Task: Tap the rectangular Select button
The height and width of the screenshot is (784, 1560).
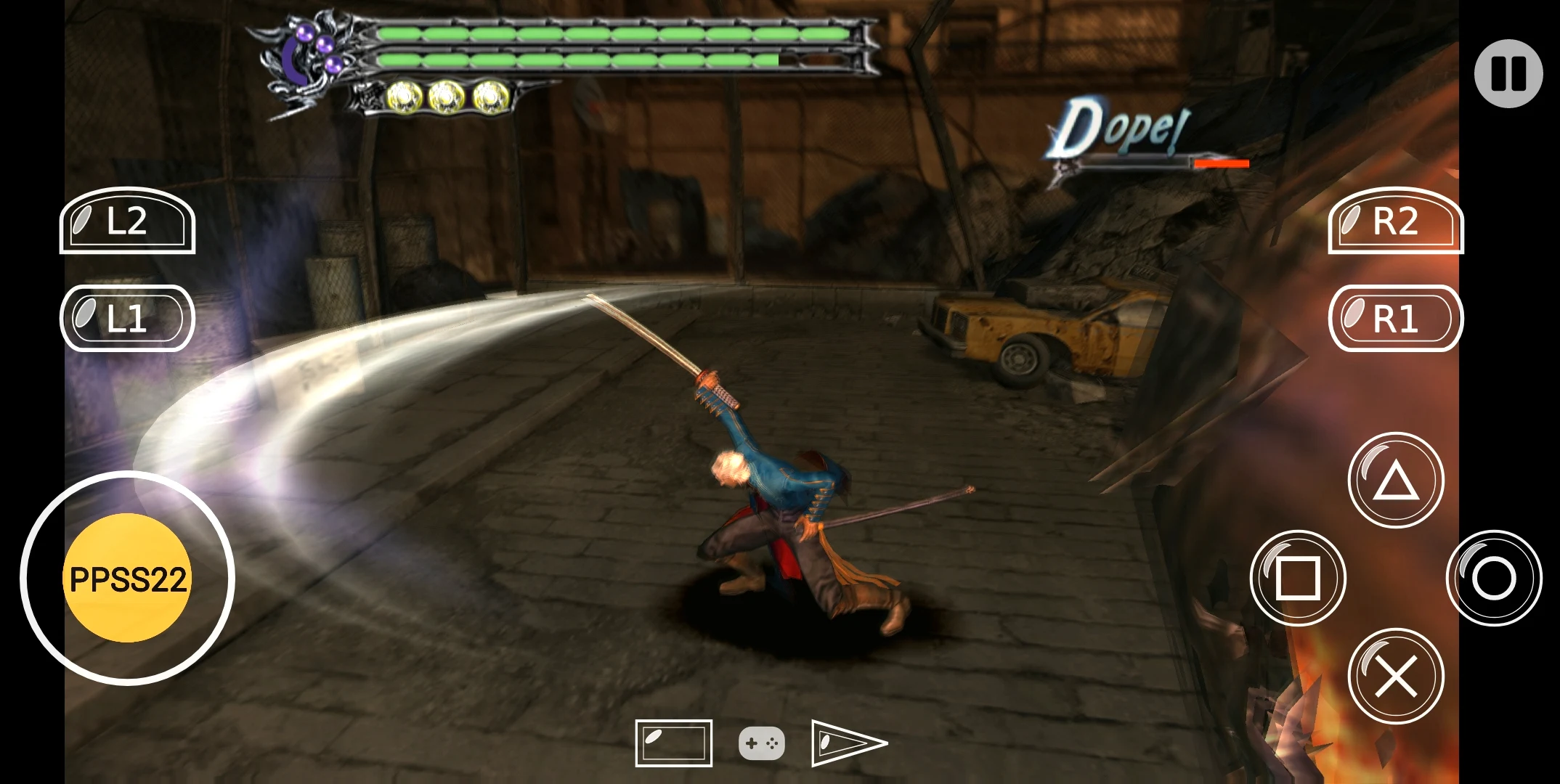Action: point(673,743)
